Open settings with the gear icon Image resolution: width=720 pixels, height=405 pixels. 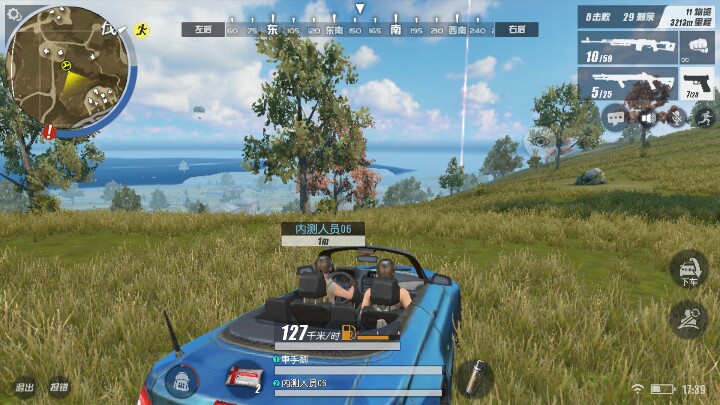click(14, 13)
